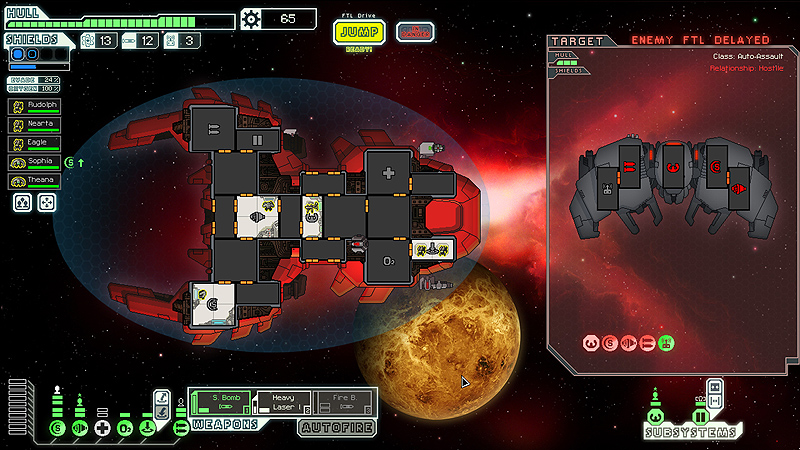Select the medbay cross system icon
Image resolution: width=800 pixels, height=450 pixels.
point(103,429)
